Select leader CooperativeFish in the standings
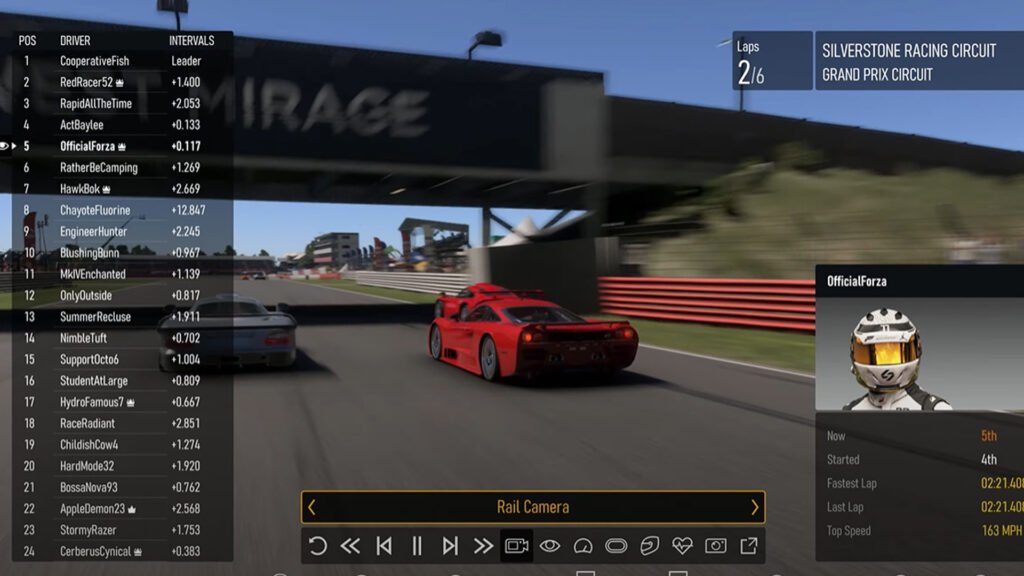The image size is (1024, 576). click(x=95, y=61)
